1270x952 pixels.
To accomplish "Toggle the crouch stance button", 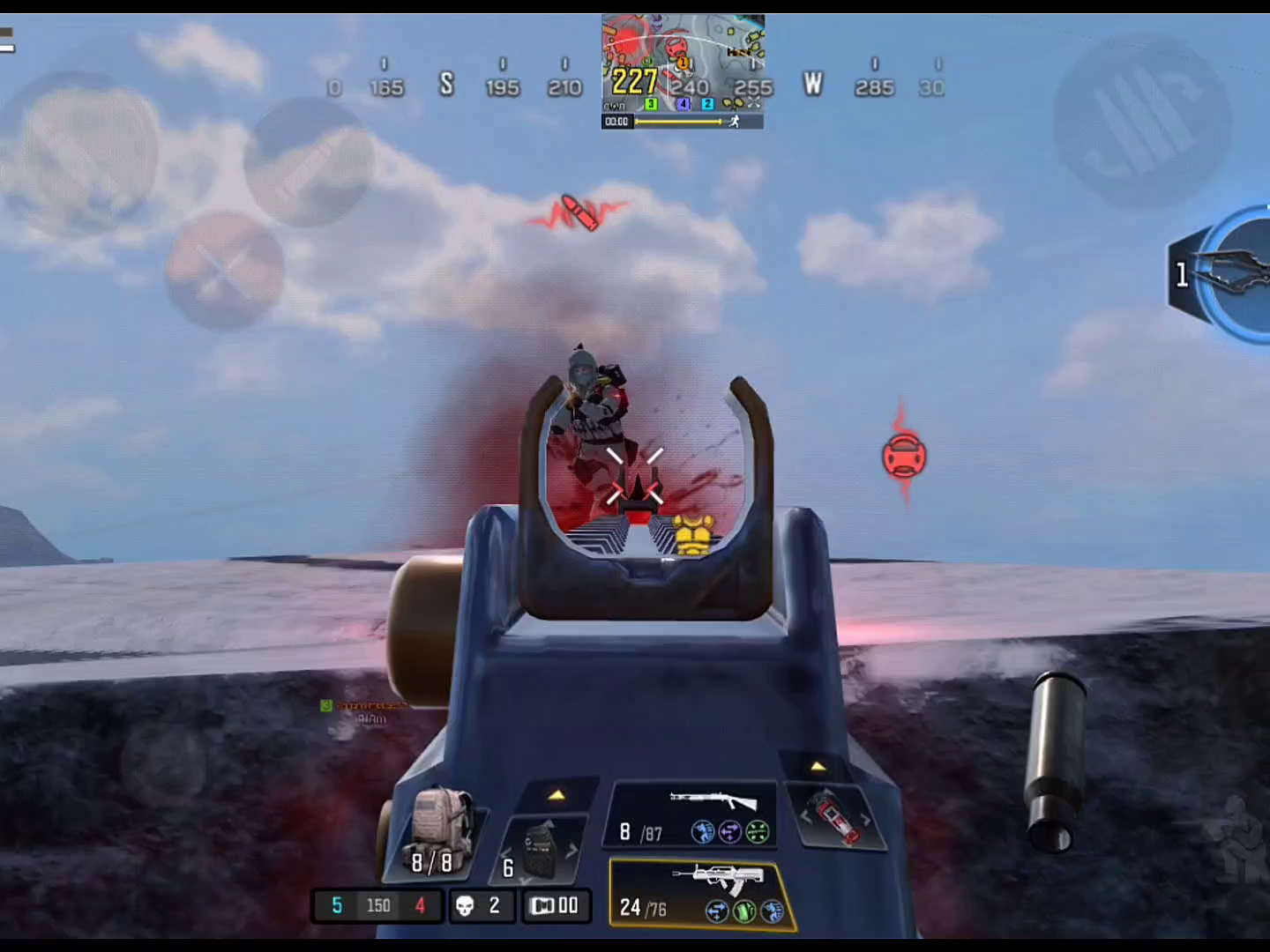I will (x=1235, y=839).
